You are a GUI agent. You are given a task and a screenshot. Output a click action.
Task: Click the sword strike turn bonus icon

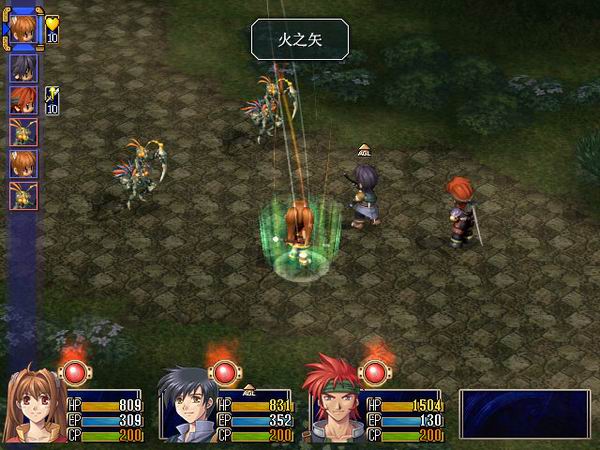point(51,94)
